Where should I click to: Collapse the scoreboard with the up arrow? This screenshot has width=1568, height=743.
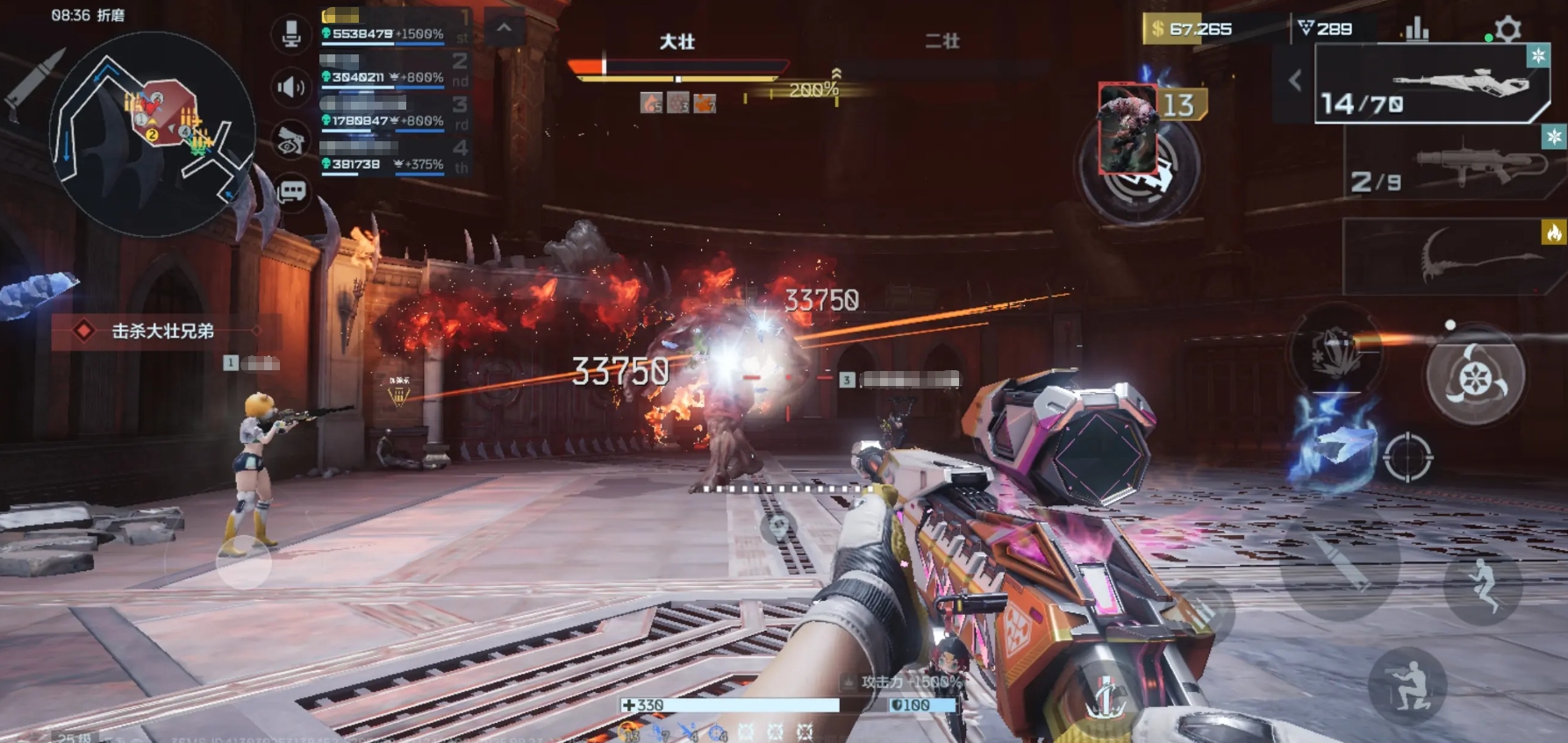coord(504,28)
